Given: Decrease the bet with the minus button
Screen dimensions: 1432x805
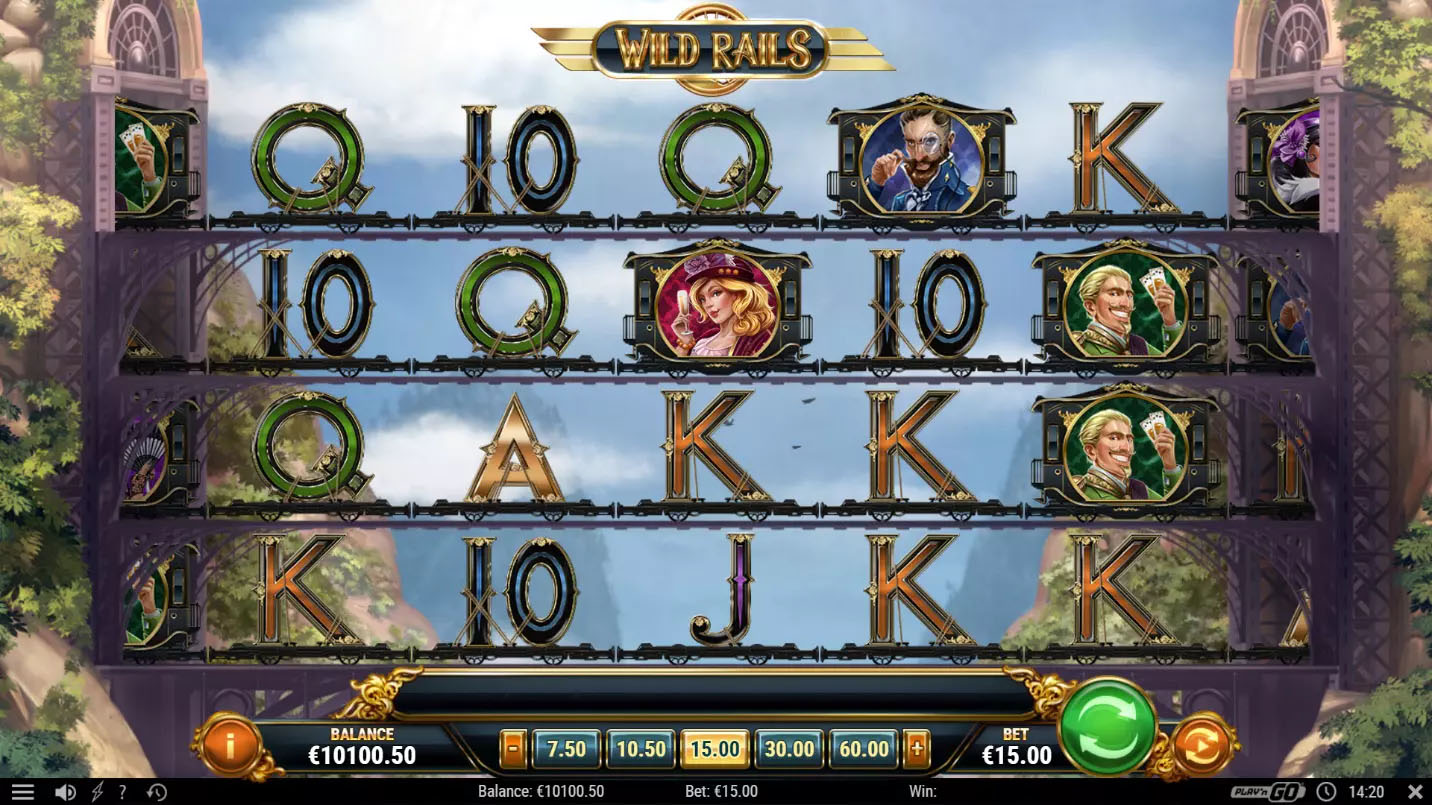Looking at the screenshot, I should tap(513, 749).
